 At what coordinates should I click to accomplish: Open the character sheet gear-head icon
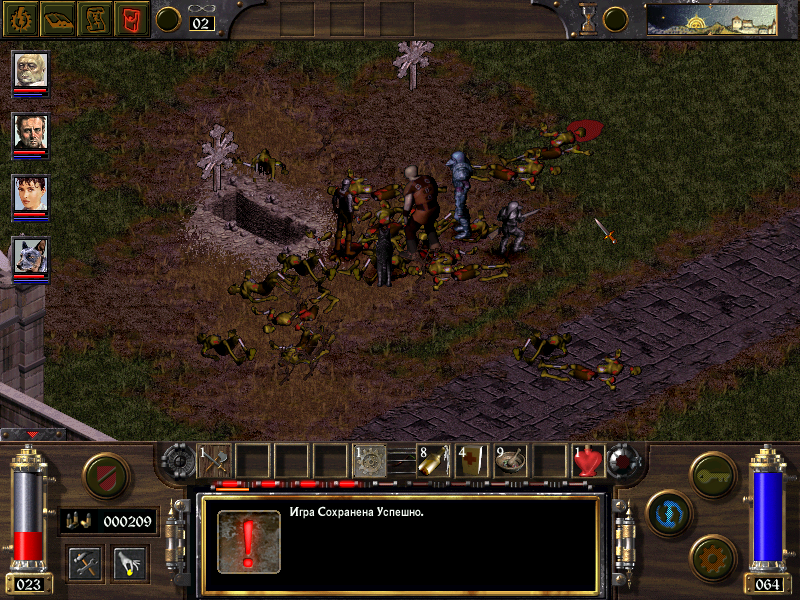pyautogui.click(x=20, y=18)
